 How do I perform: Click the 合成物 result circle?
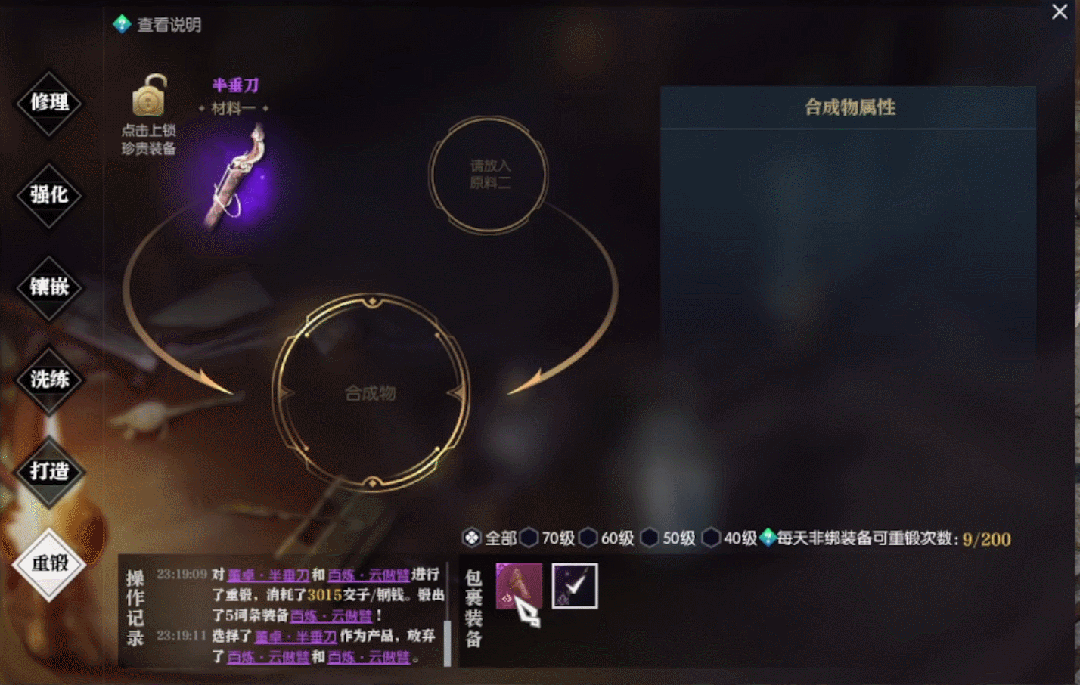(x=370, y=393)
